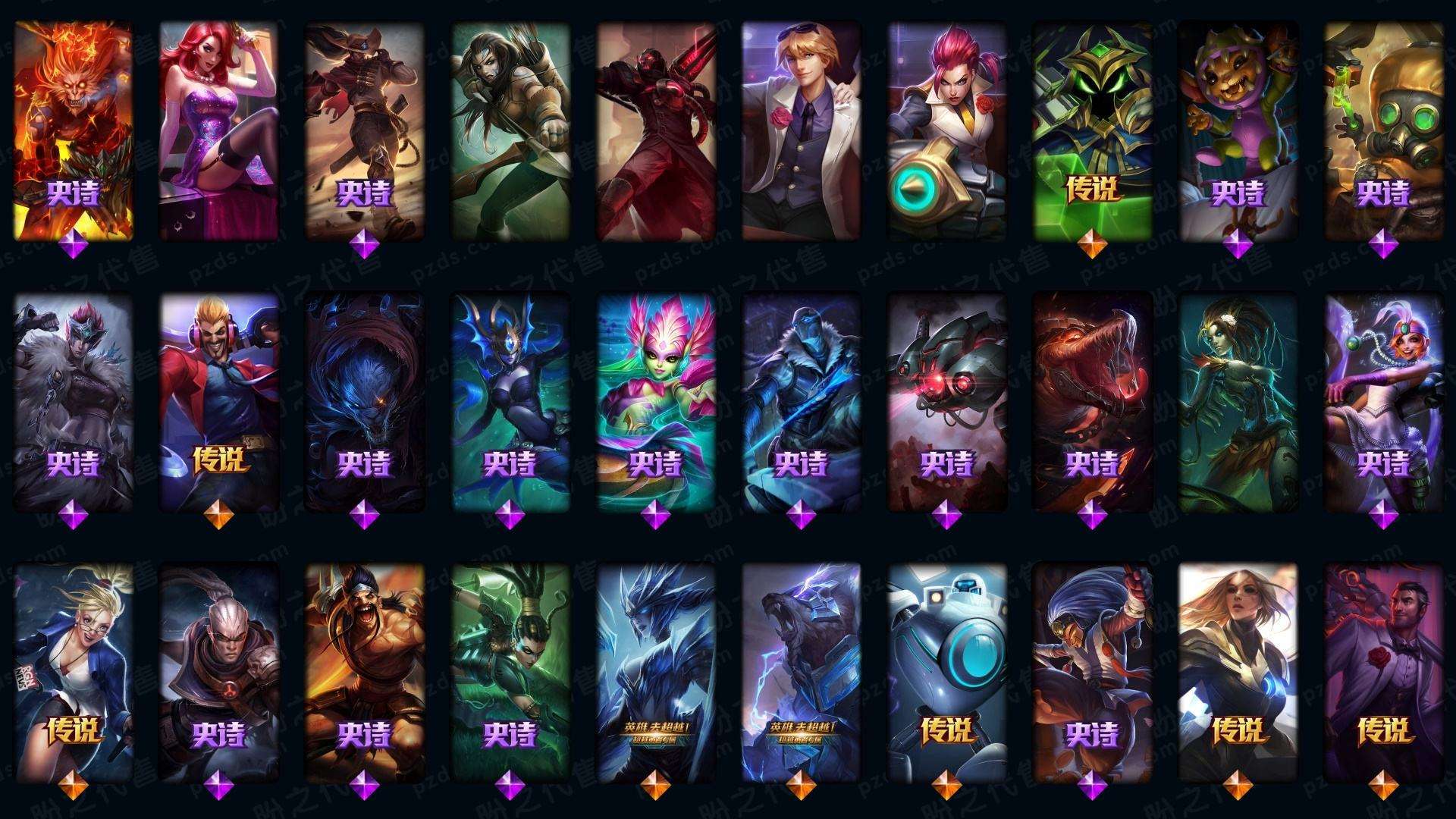
Task: Select the blonde woman in golden armor
Action: point(1238,672)
